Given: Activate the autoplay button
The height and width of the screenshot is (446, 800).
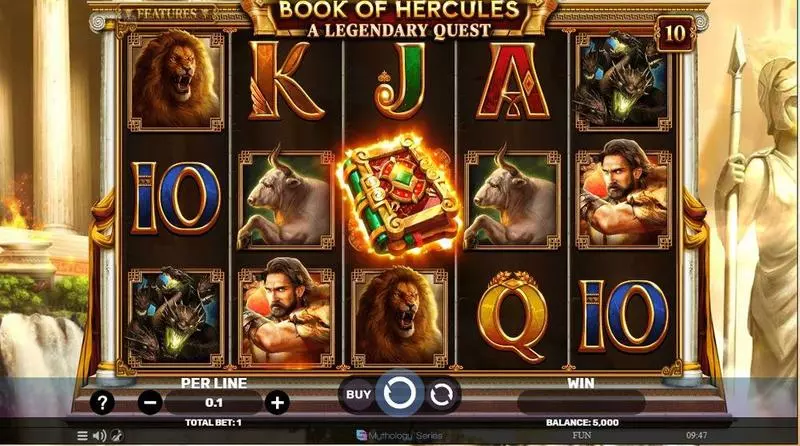Looking at the screenshot, I should click(x=442, y=394).
